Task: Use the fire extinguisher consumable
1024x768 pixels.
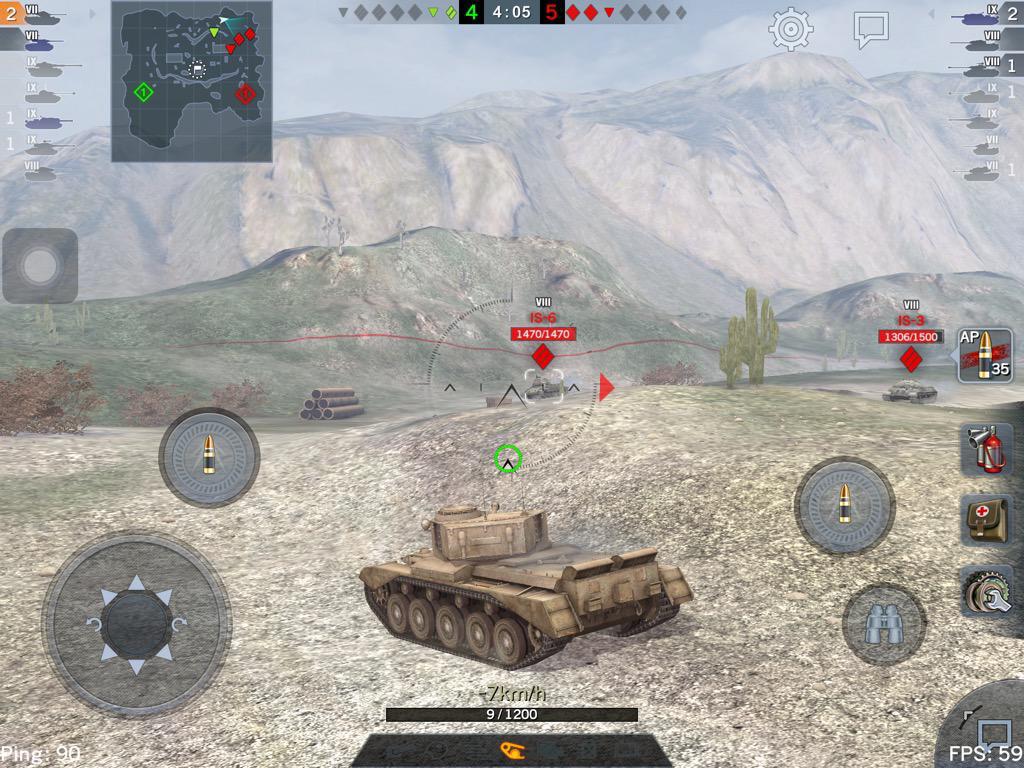Action: pyautogui.click(x=986, y=449)
